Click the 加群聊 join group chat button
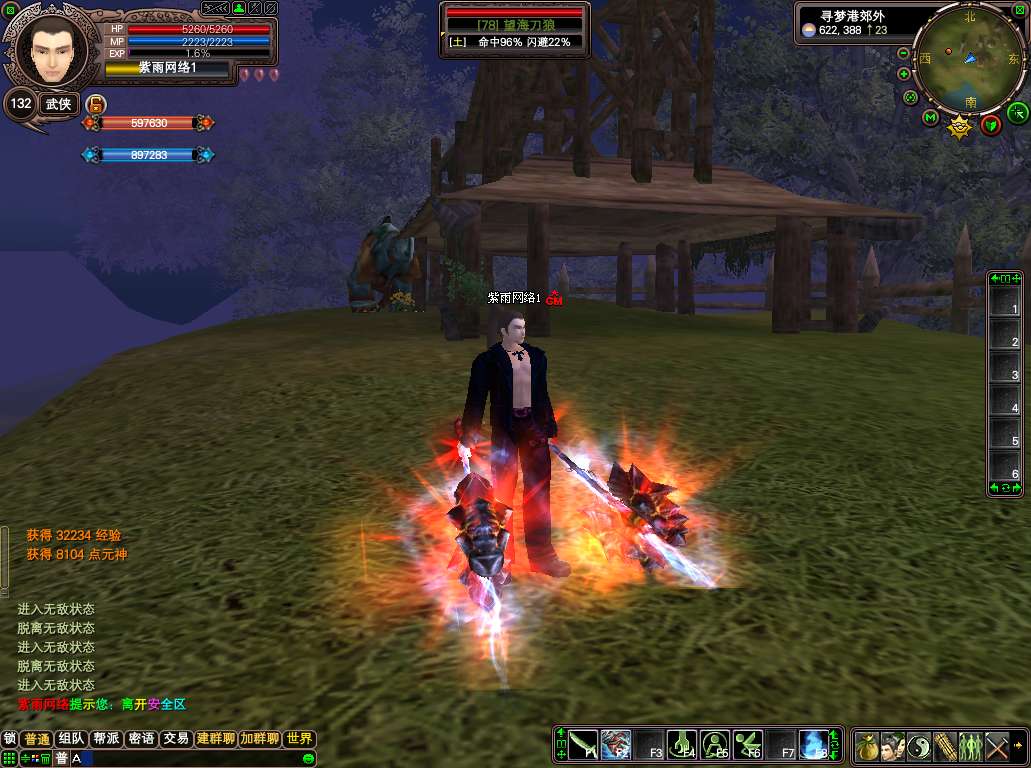The image size is (1031, 768). click(x=259, y=739)
